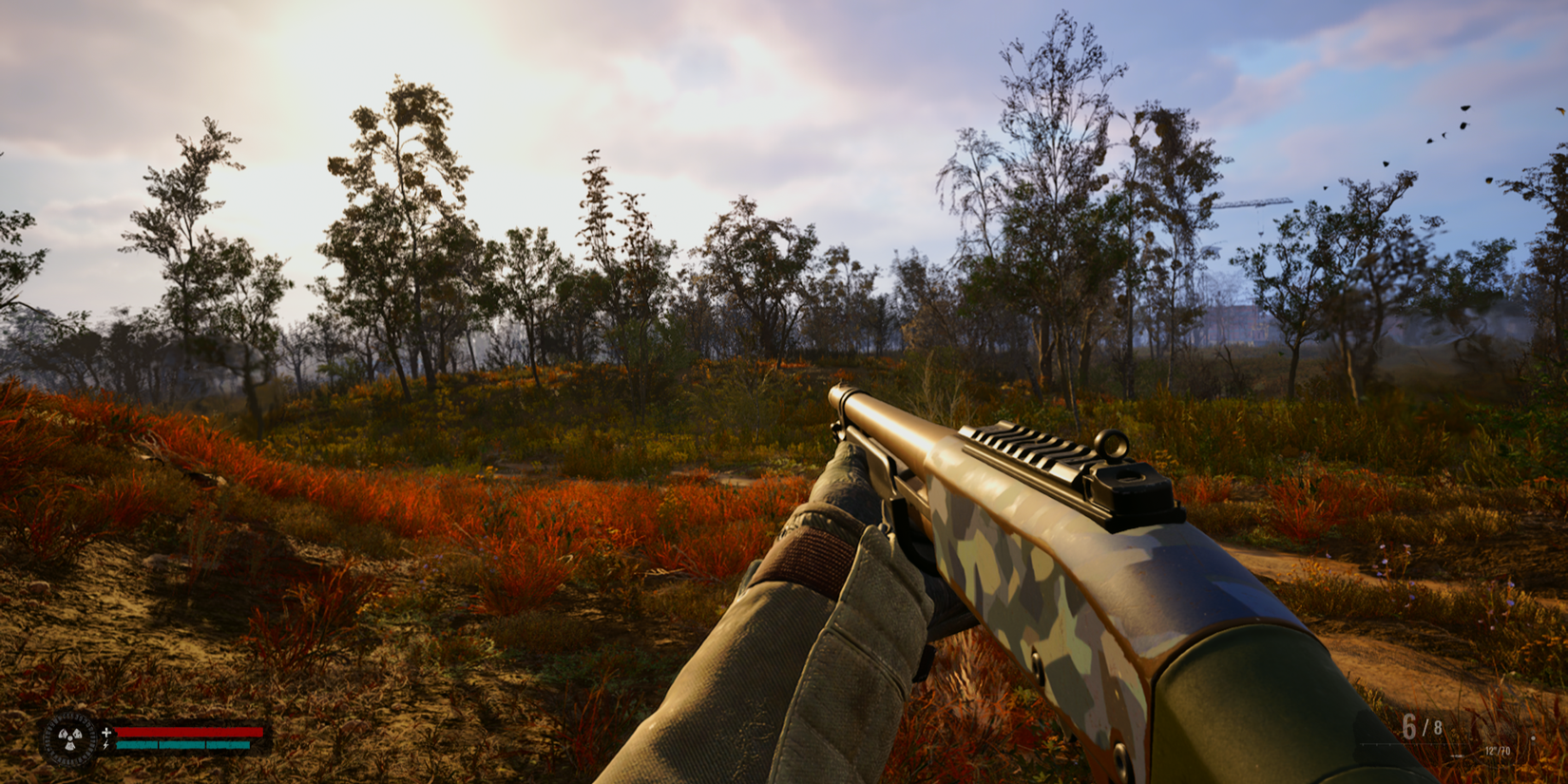Click the middle stamina bar segment
This screenshot has width=1568, height=784.
click(x=182, y=745)
